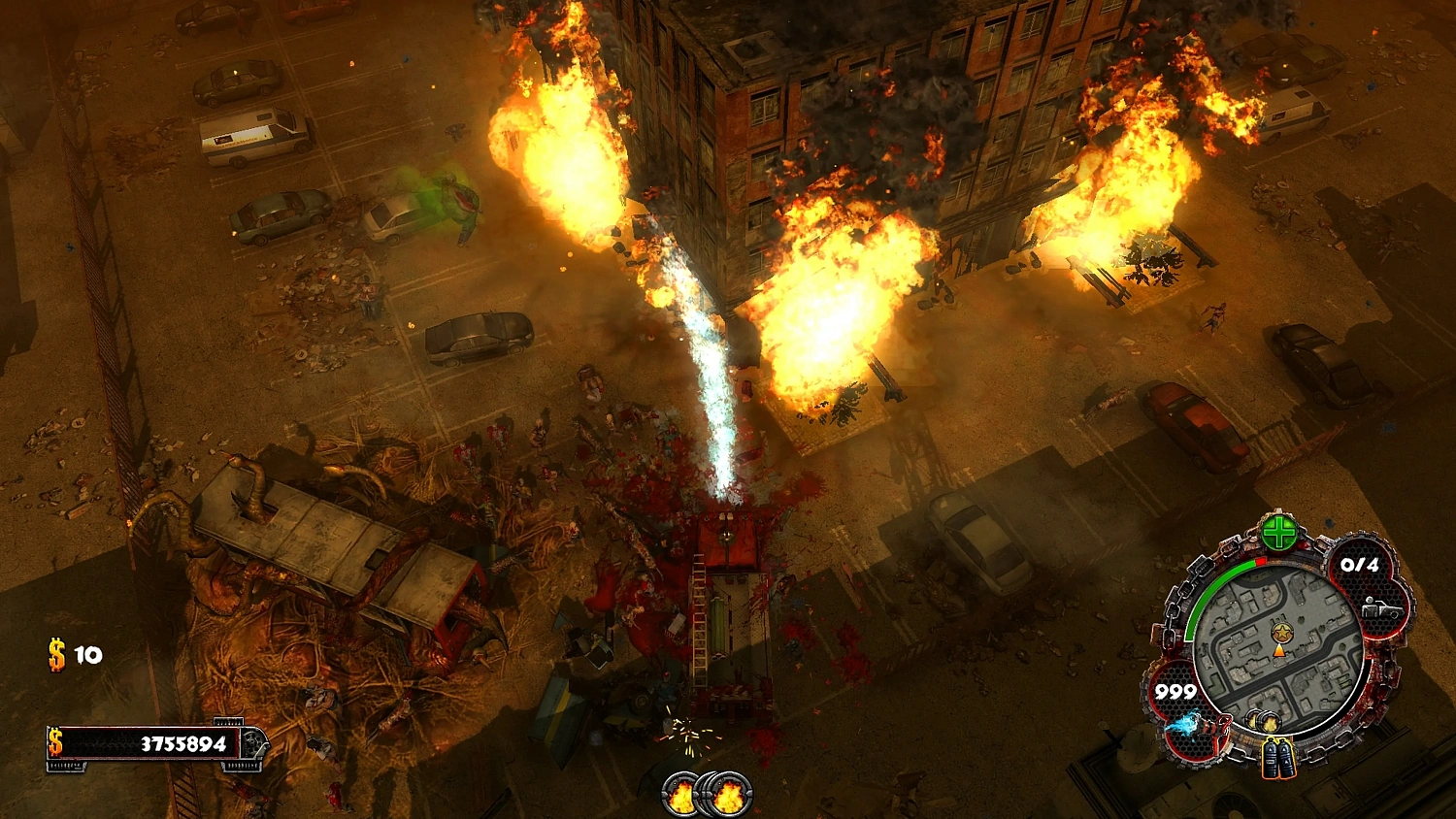Click the pickup truck rescue icon beside 0/4
The height and width of the screenshot is (819, 1456).
[1380, 609]
